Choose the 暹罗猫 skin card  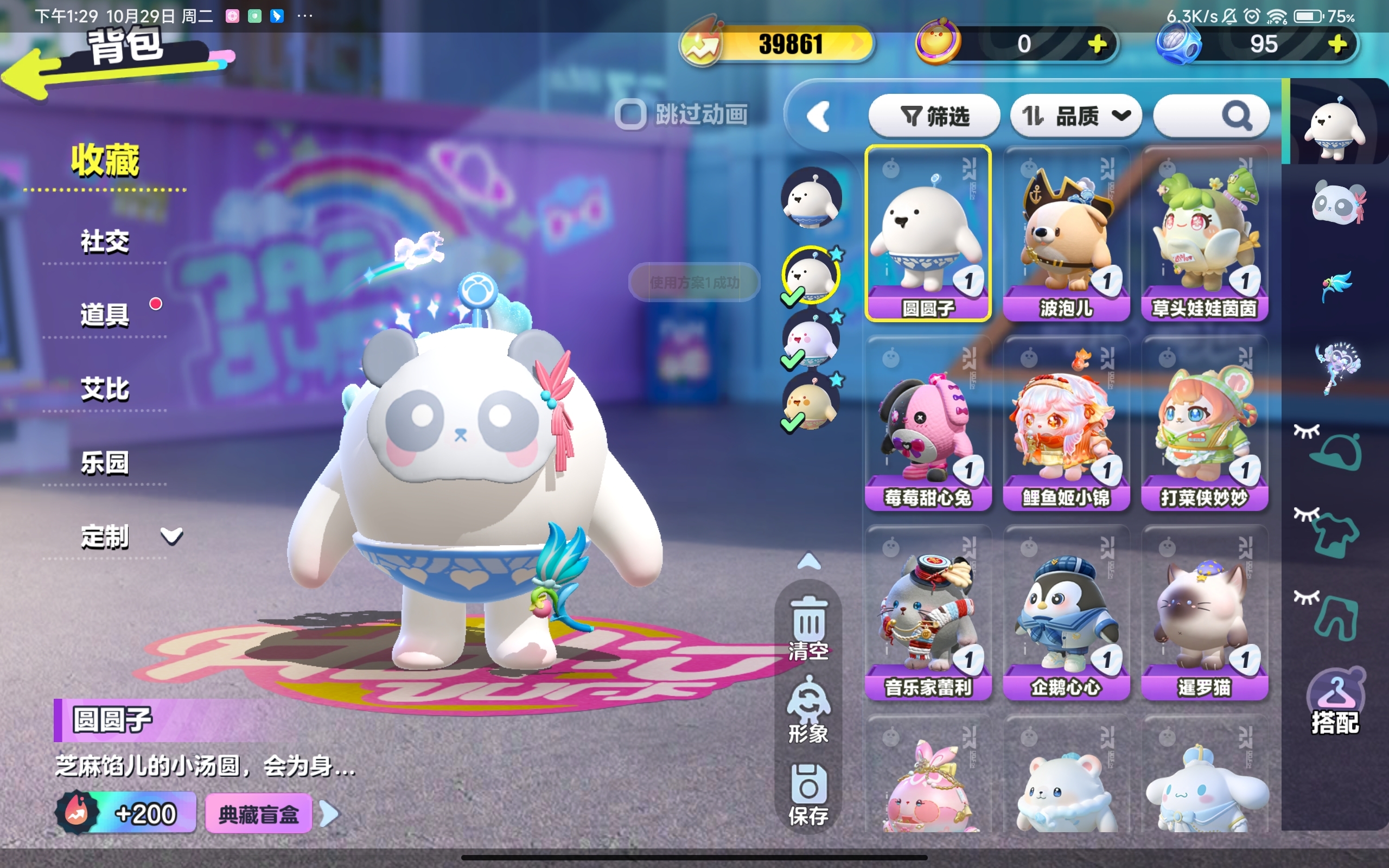1204,612
